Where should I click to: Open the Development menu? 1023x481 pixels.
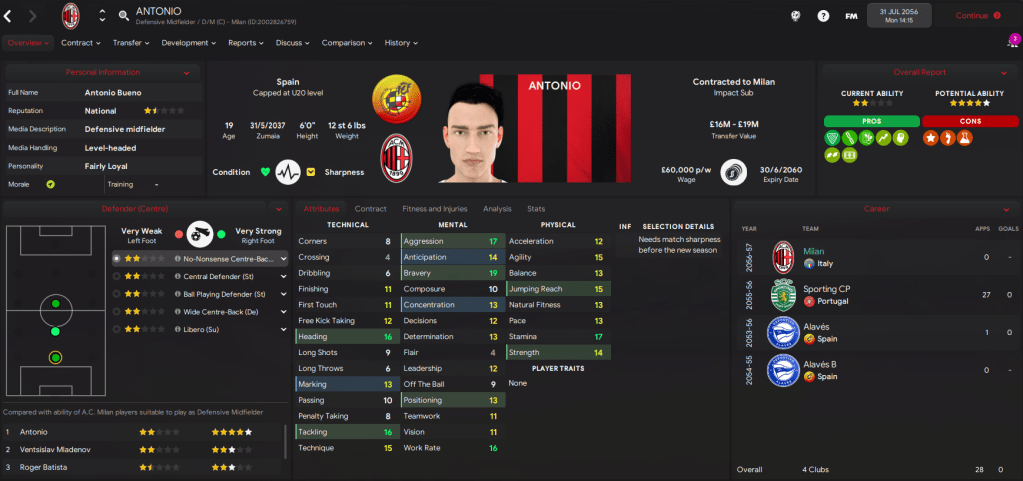click(x=188, y=43)
